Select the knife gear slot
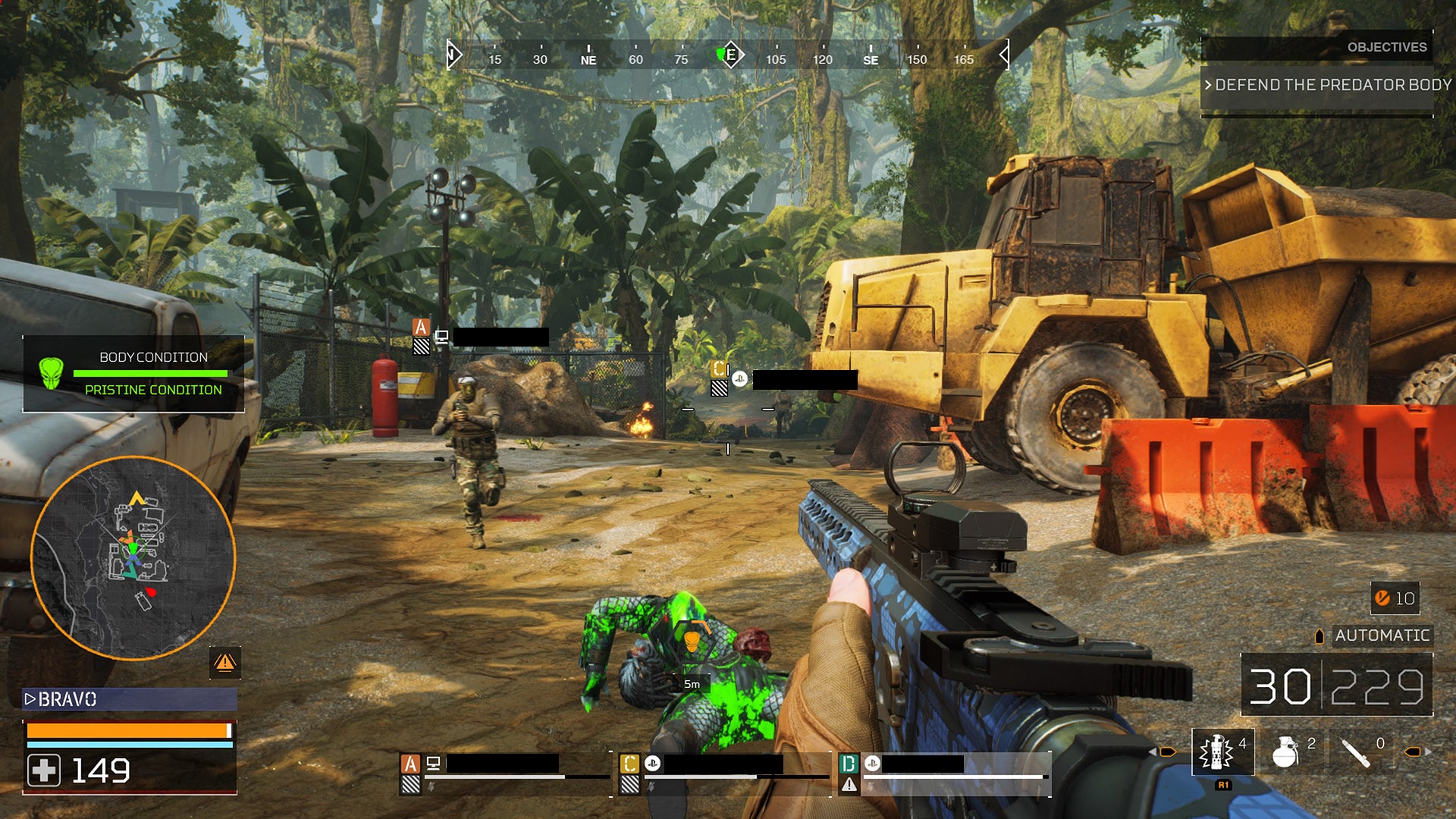This screenshot has width=1456, height=819. click(1356, 752)
